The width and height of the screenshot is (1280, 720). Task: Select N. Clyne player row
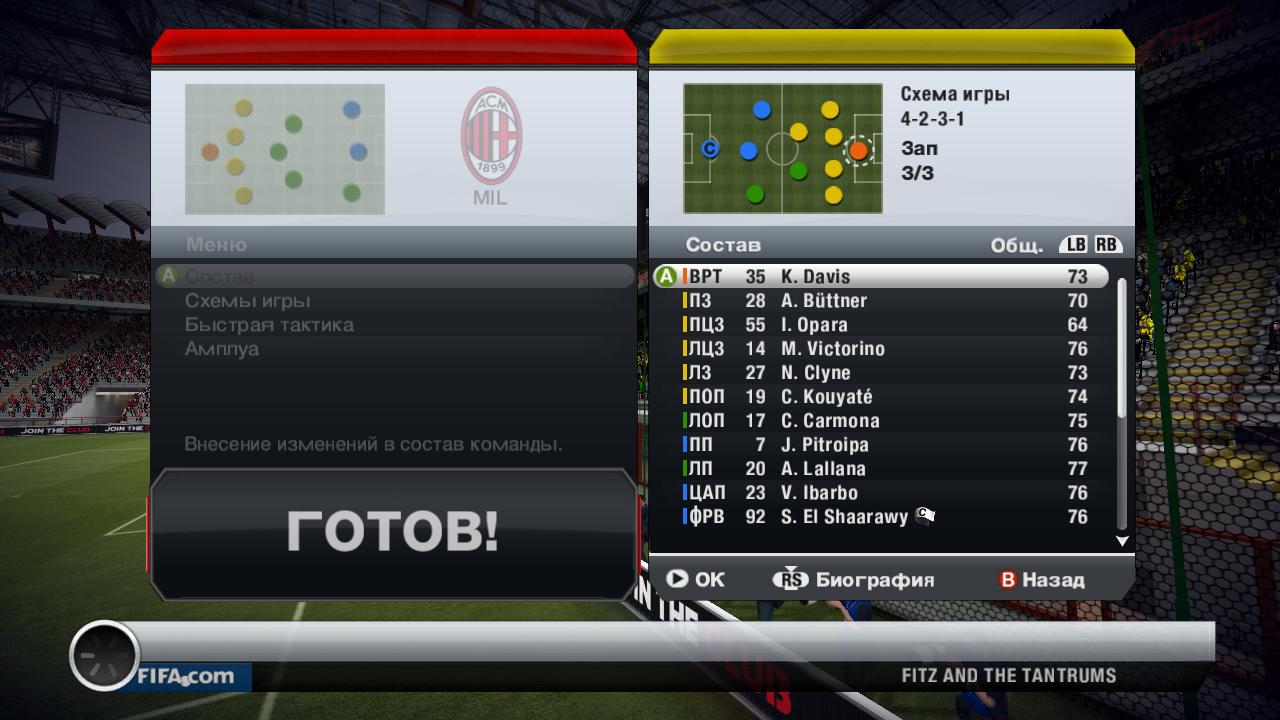tap(880, 373)
